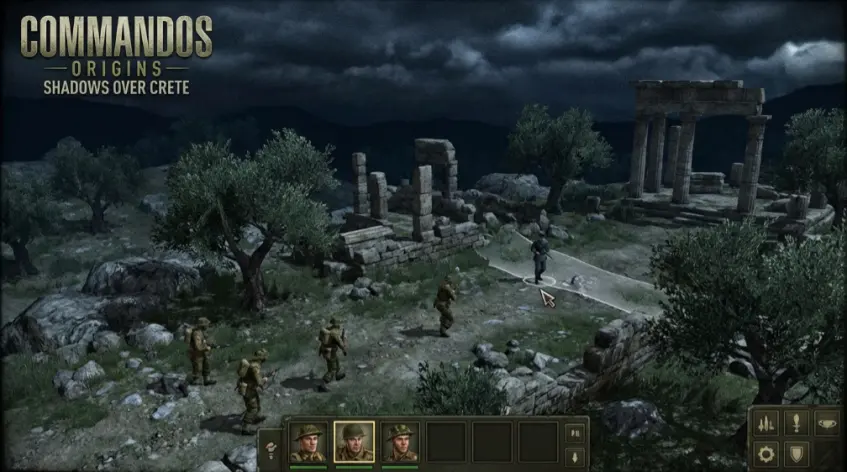Screen dimensions: 847x472
Task: Click the down arrow button beside squad slots
Action: click(x=574, y=455)
